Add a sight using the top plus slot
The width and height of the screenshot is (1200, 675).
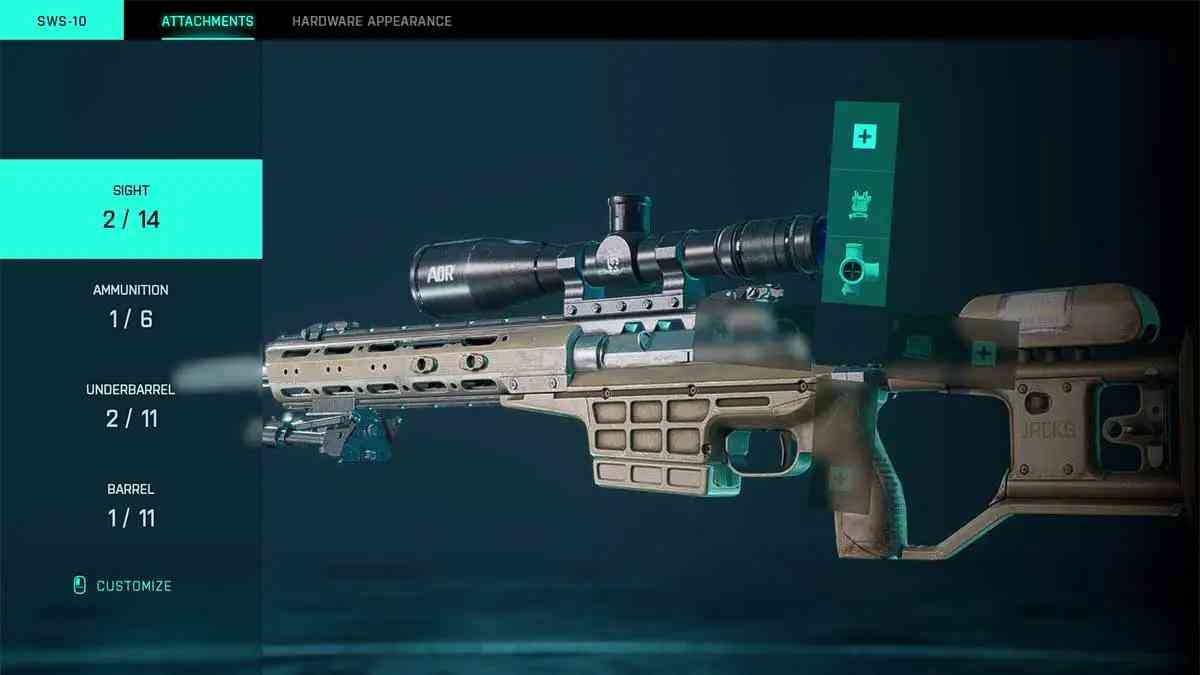tap(864, 136)
